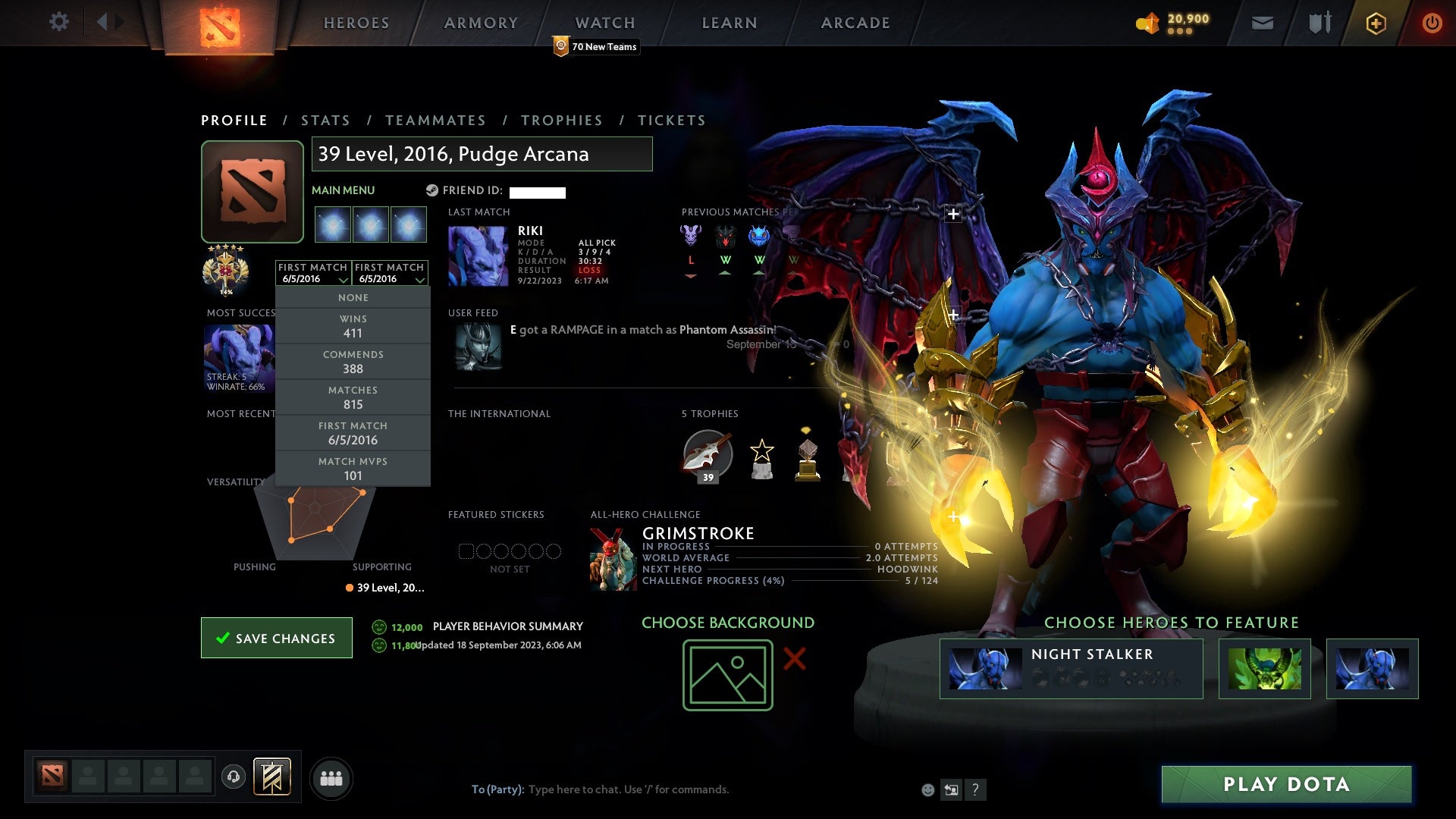
Task: Expand the first match stat dropdown
Action: (x=313, y=273)
